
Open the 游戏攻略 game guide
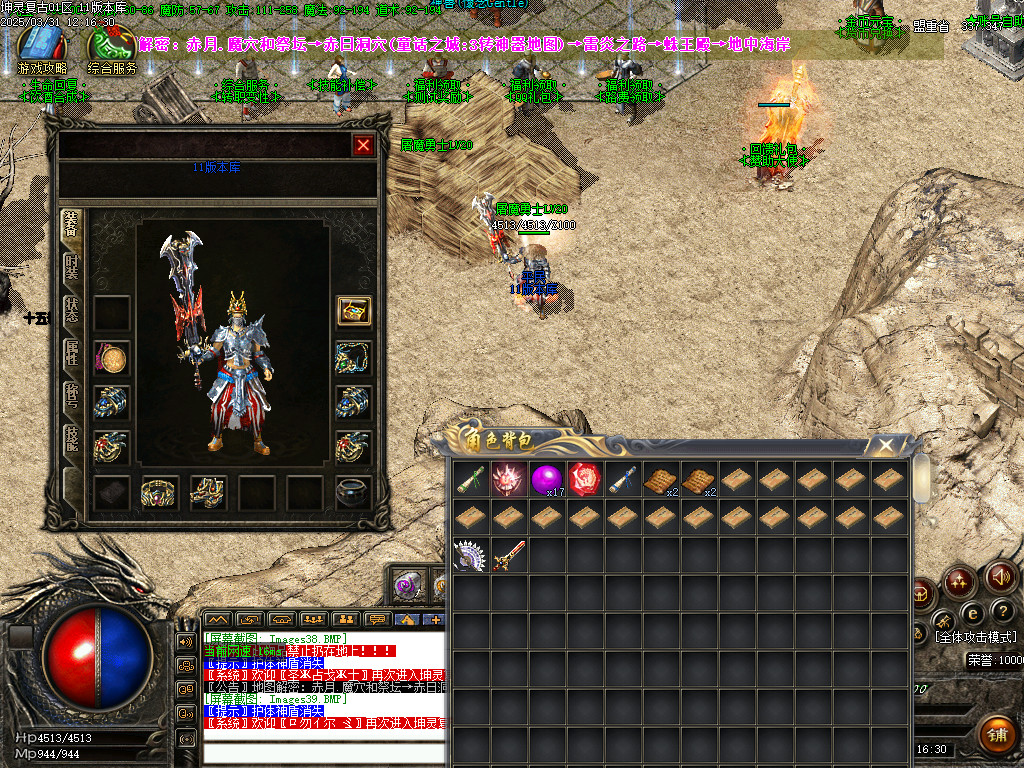pos(42,48)
